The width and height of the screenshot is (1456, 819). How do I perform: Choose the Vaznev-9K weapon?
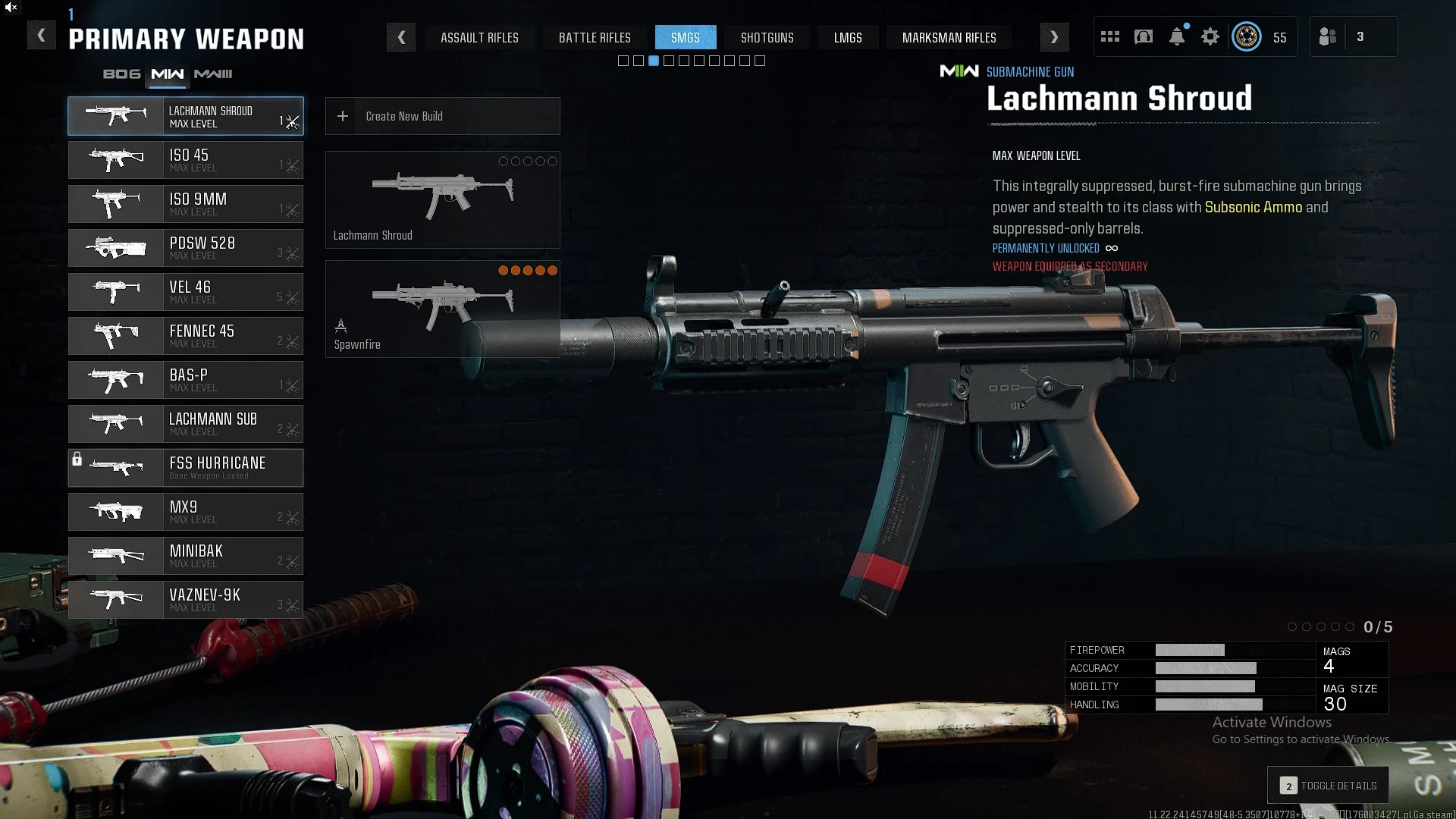(x=186, y=600)
